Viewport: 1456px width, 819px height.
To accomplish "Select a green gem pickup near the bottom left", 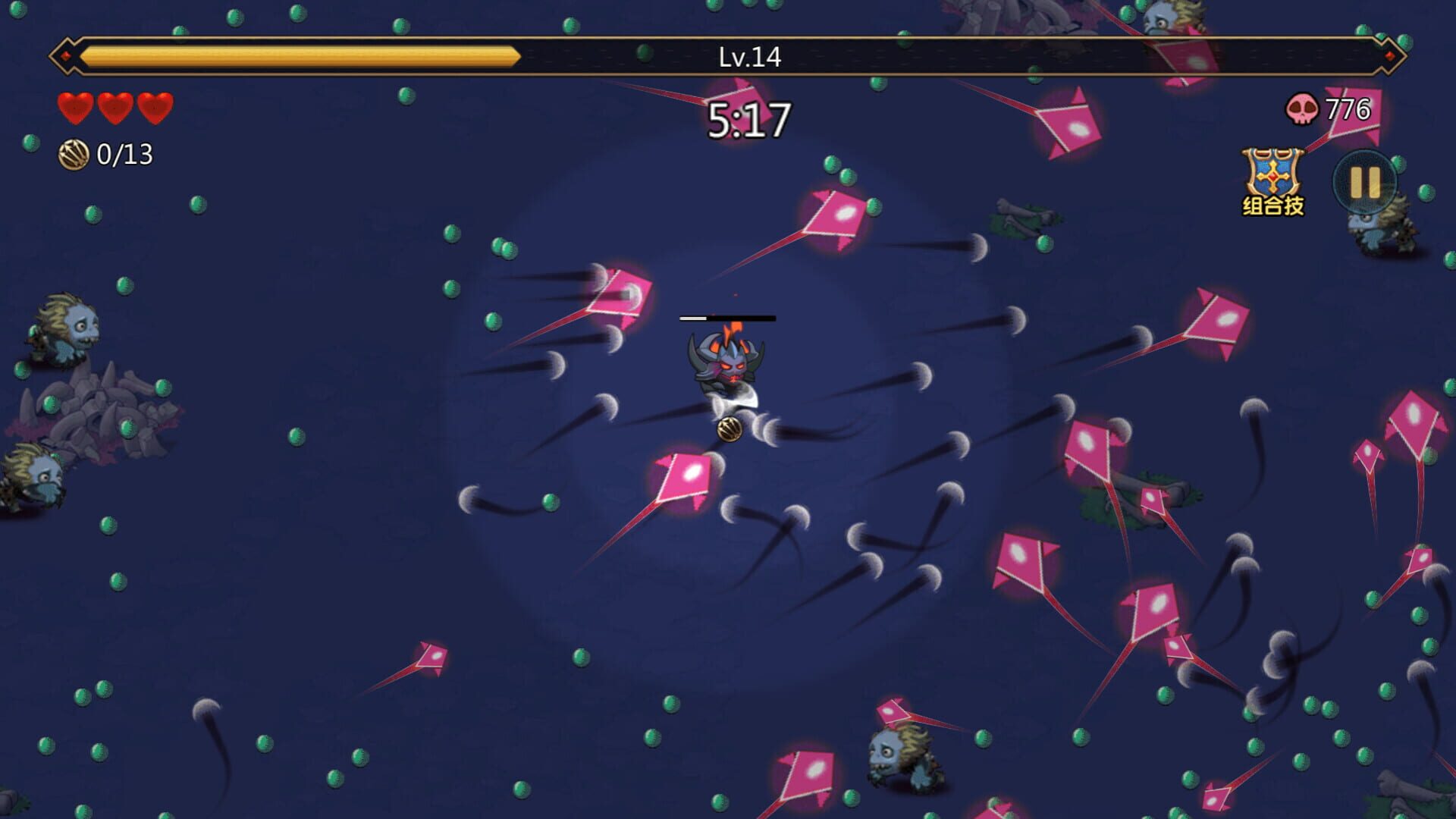I will (82, 695).
